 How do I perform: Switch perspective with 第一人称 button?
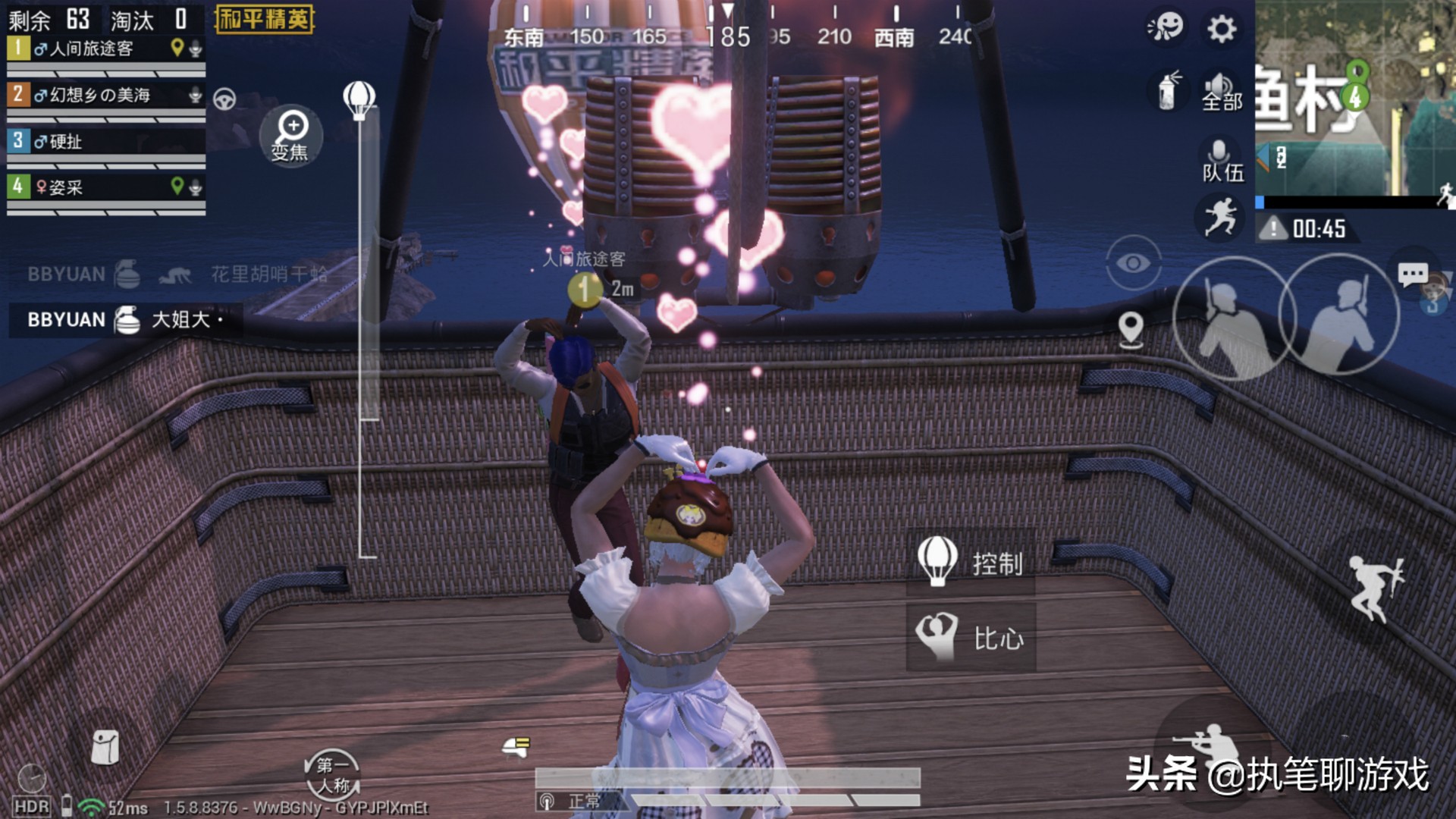coord(333,775)
